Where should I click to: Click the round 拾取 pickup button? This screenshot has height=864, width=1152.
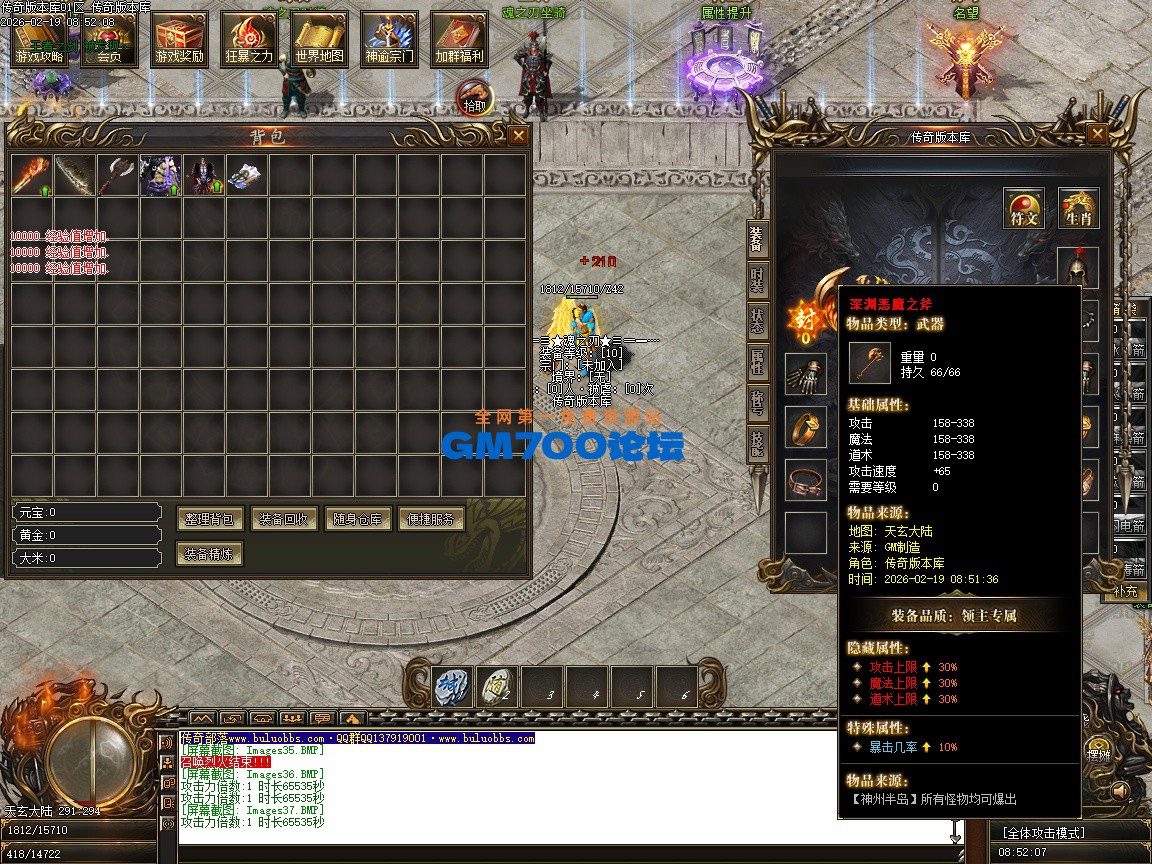click(x=475, y=98)
